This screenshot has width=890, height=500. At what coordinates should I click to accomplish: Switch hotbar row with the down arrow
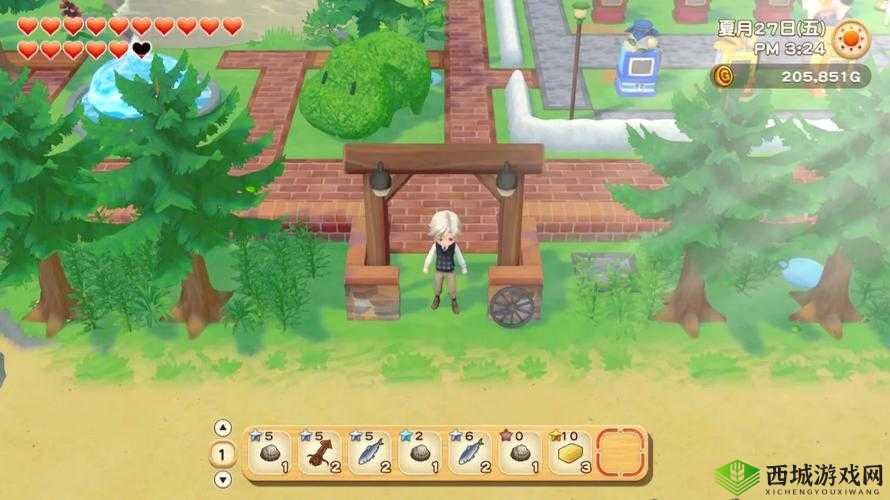(x=224, y=481)
